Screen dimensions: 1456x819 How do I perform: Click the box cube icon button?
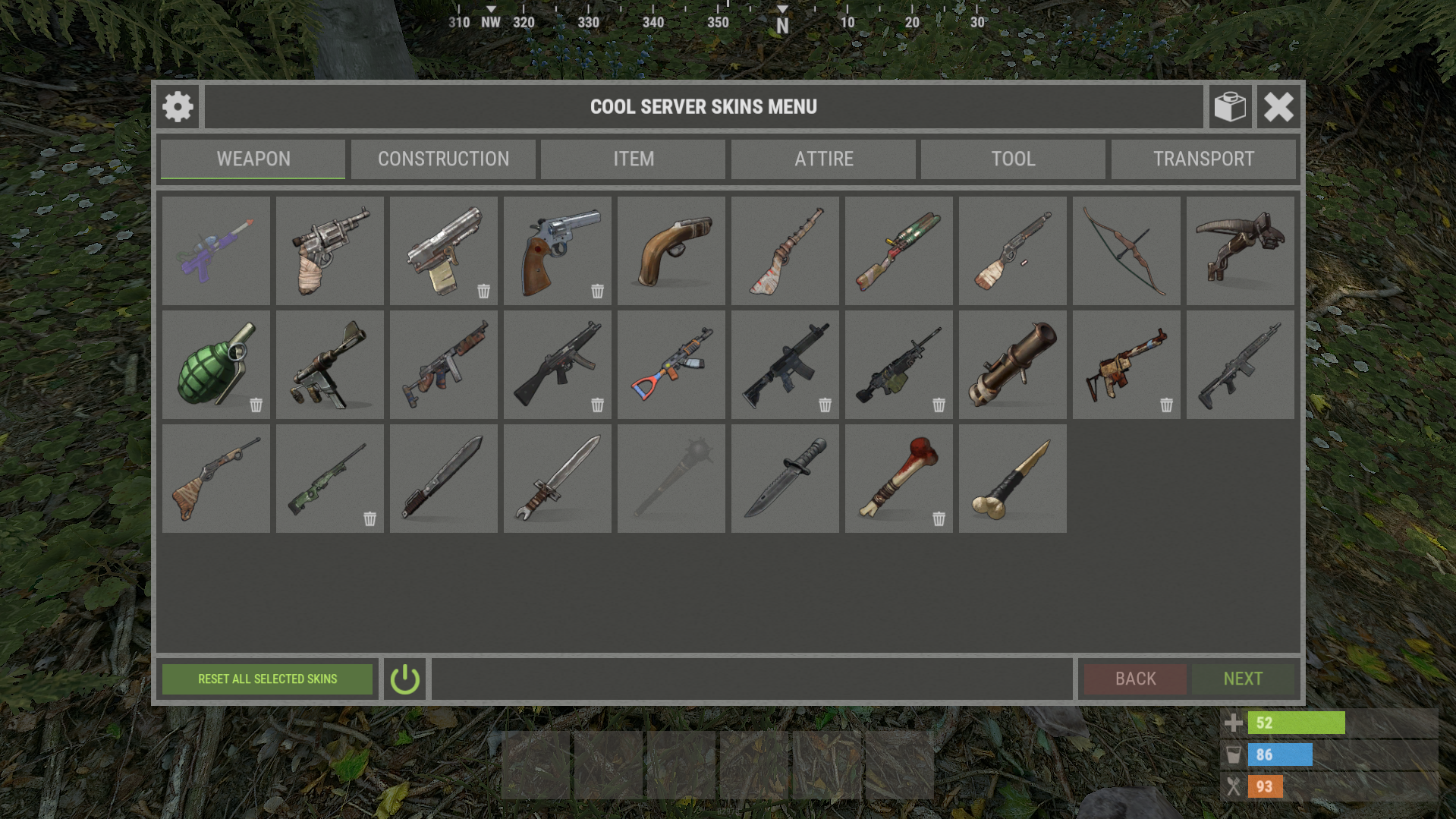[x=1230, y=107]
